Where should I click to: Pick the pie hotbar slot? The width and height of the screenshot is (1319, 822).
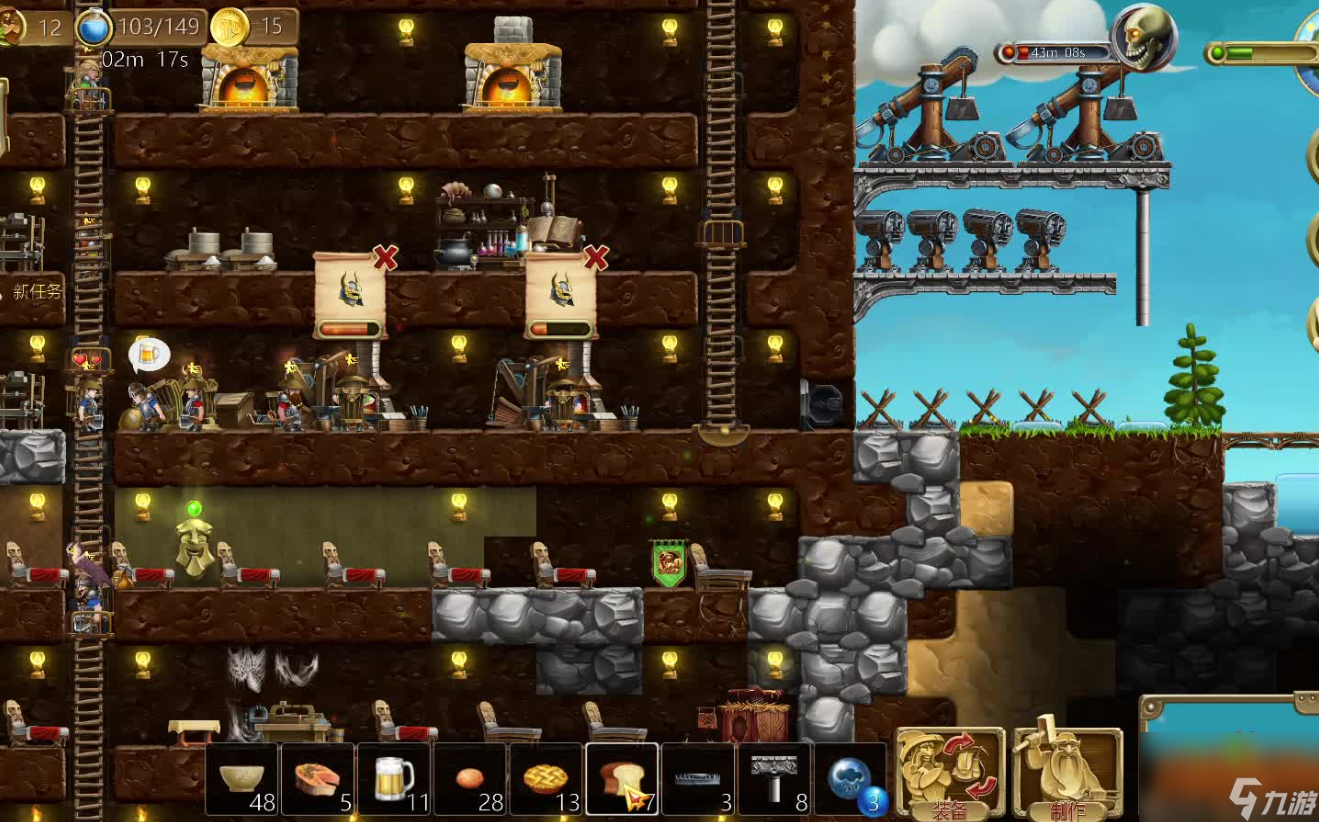(546, 779)
